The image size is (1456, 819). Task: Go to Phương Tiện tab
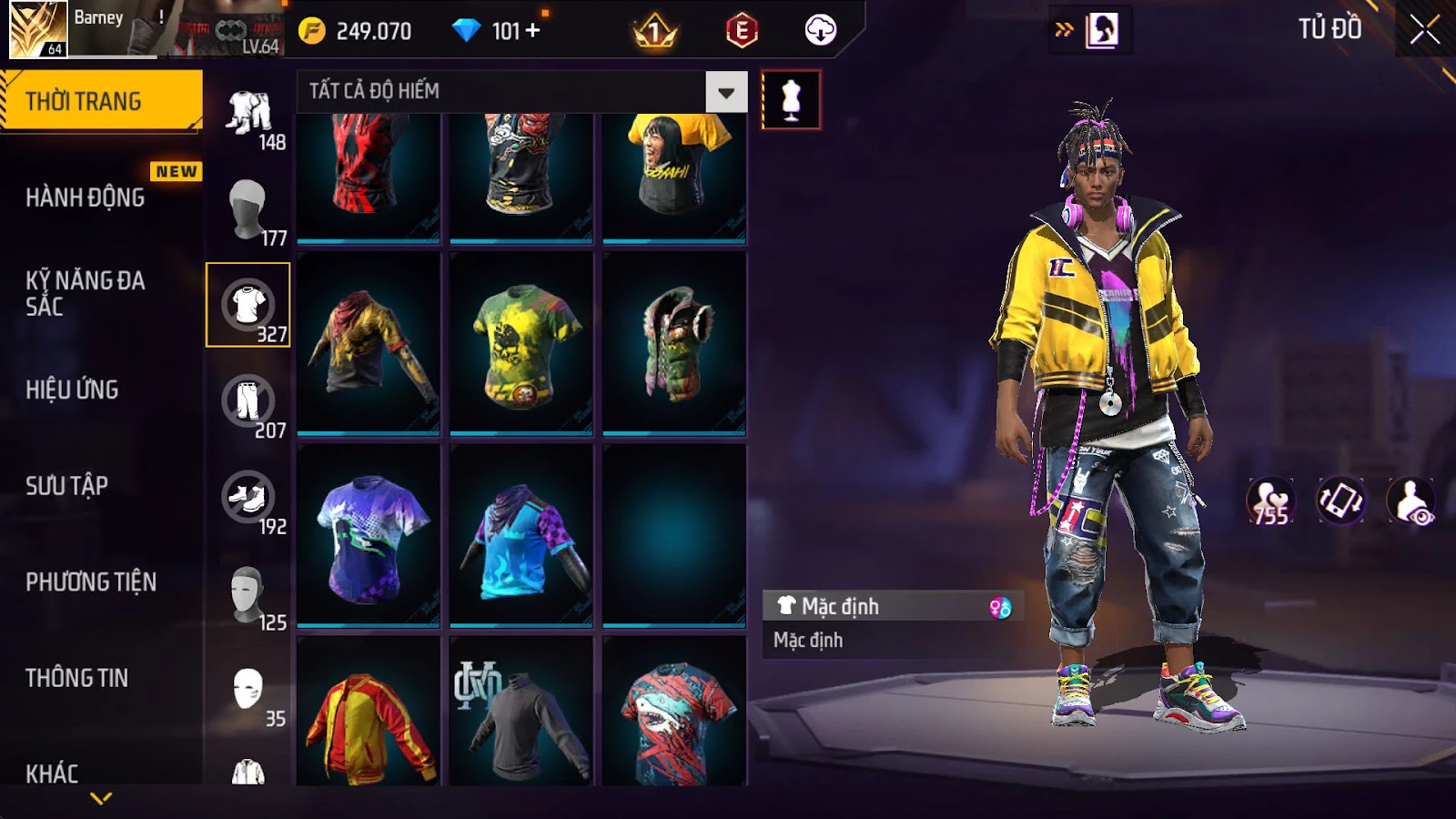pos(91,581)
